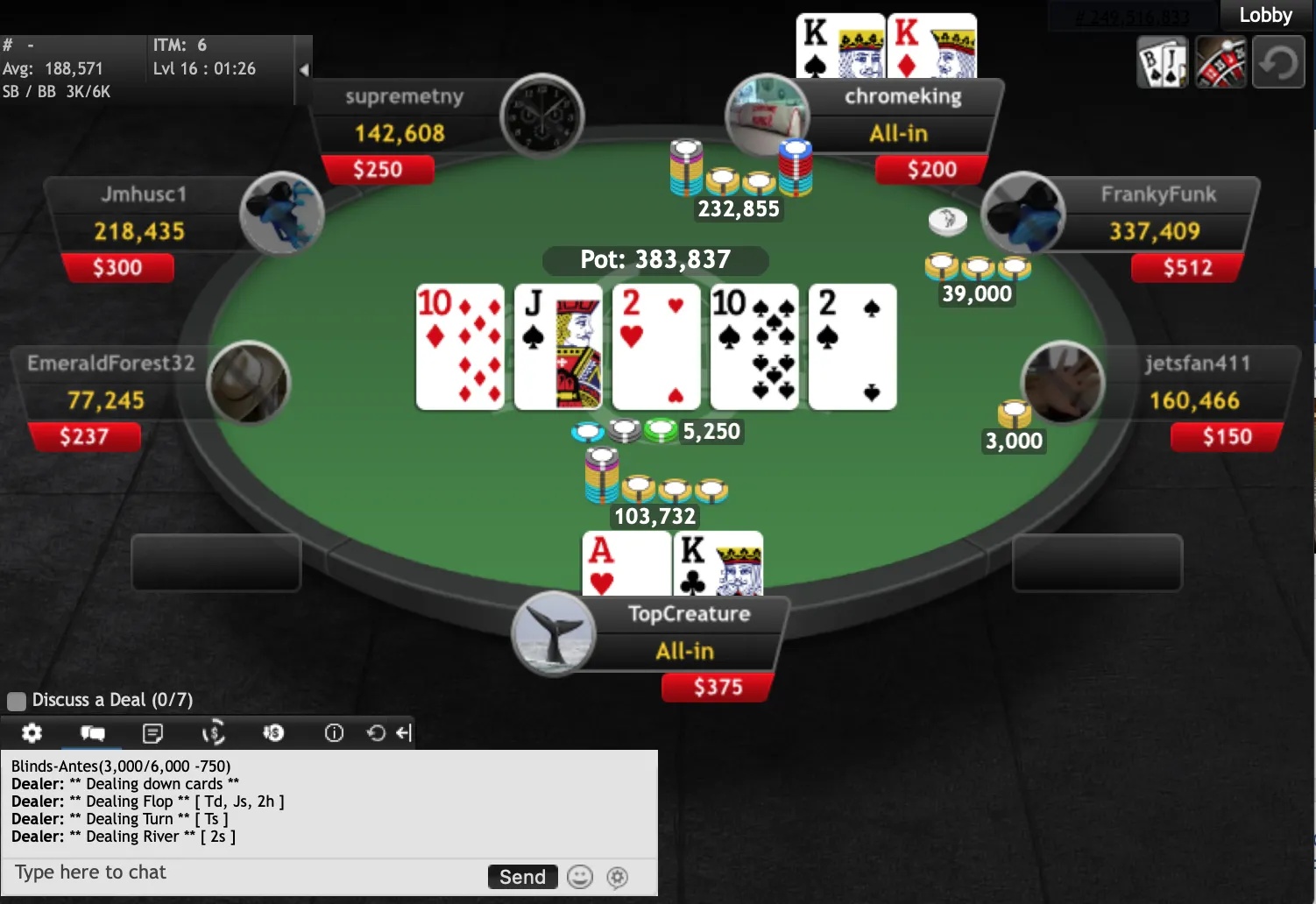Focus the 'Type here to chat' field
The image size is (1316, 904).
pyautogui.click(x=245, y=873)
